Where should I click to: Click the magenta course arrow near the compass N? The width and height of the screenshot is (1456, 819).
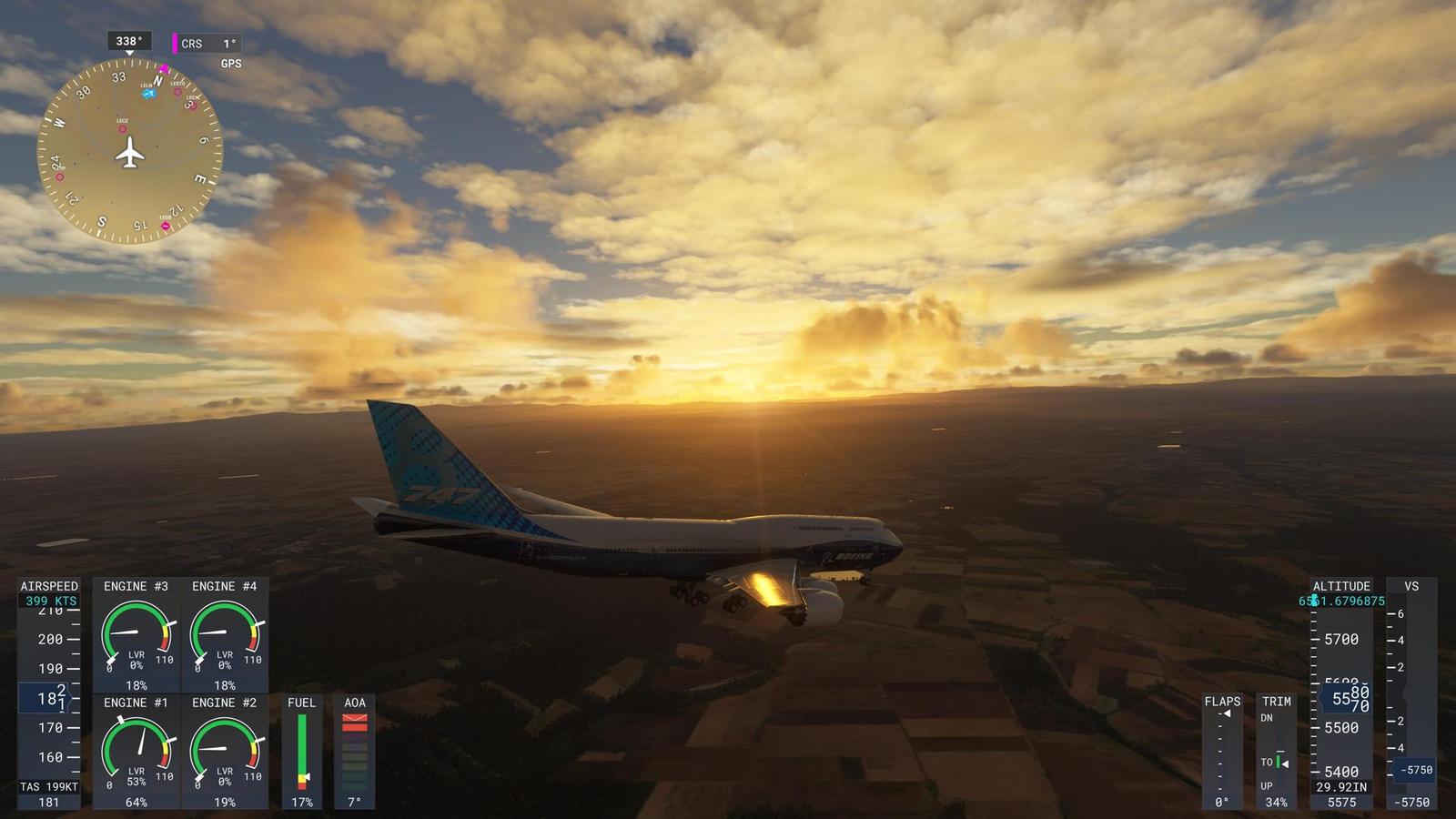164,67
